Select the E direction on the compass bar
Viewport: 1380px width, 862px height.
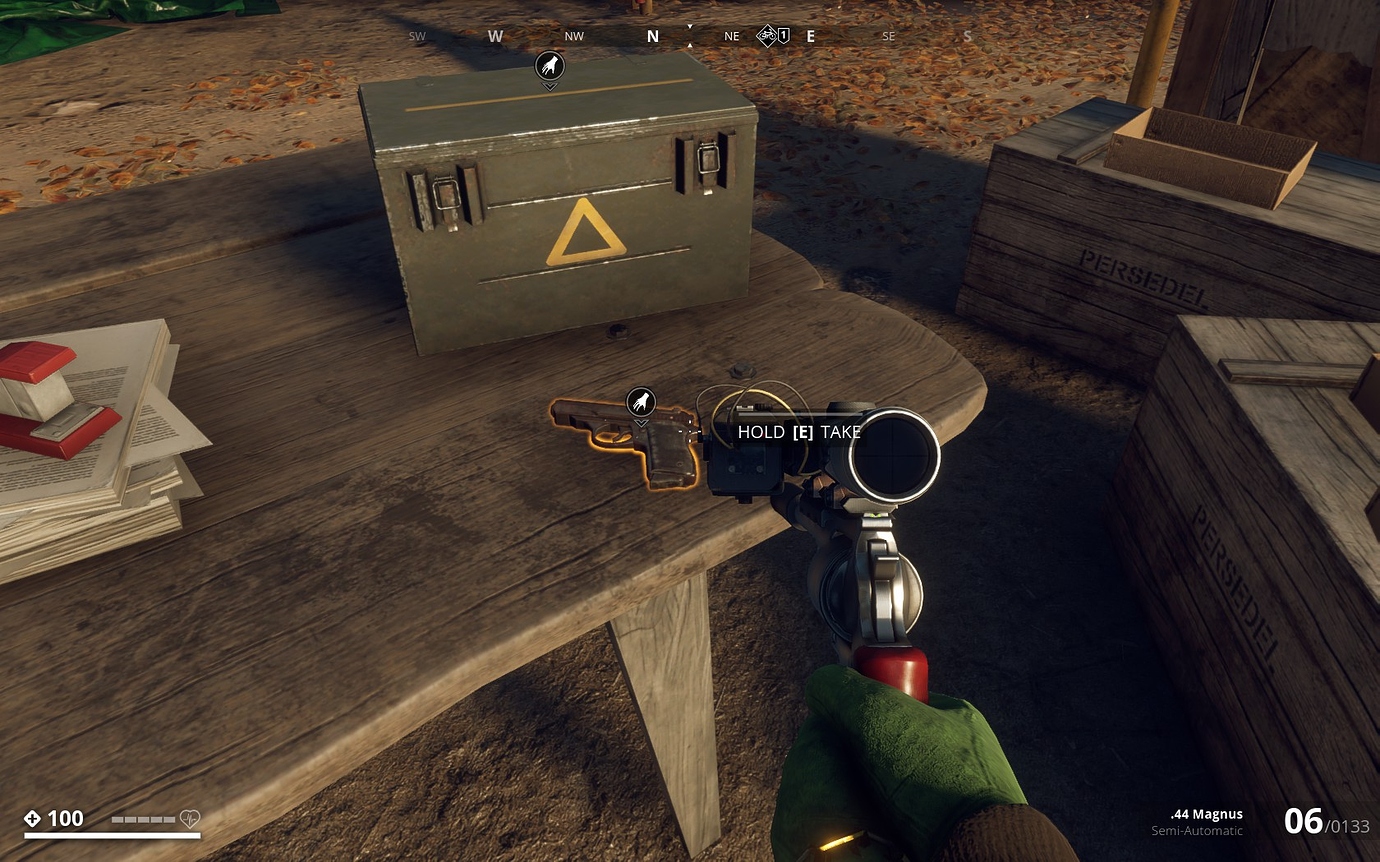(810, 36)
